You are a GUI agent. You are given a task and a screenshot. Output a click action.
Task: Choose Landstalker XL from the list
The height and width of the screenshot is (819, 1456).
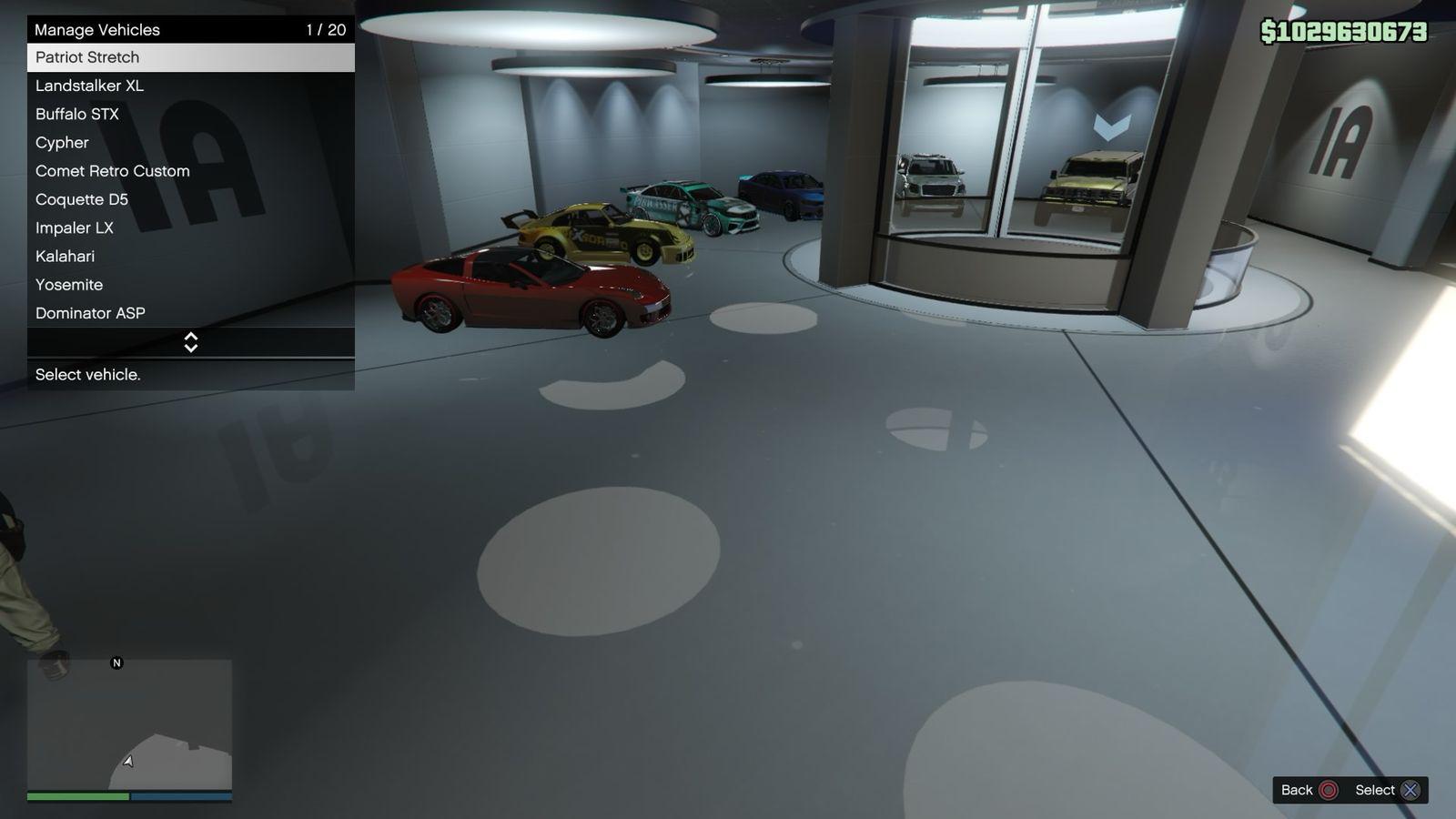(x=190, y=86)
